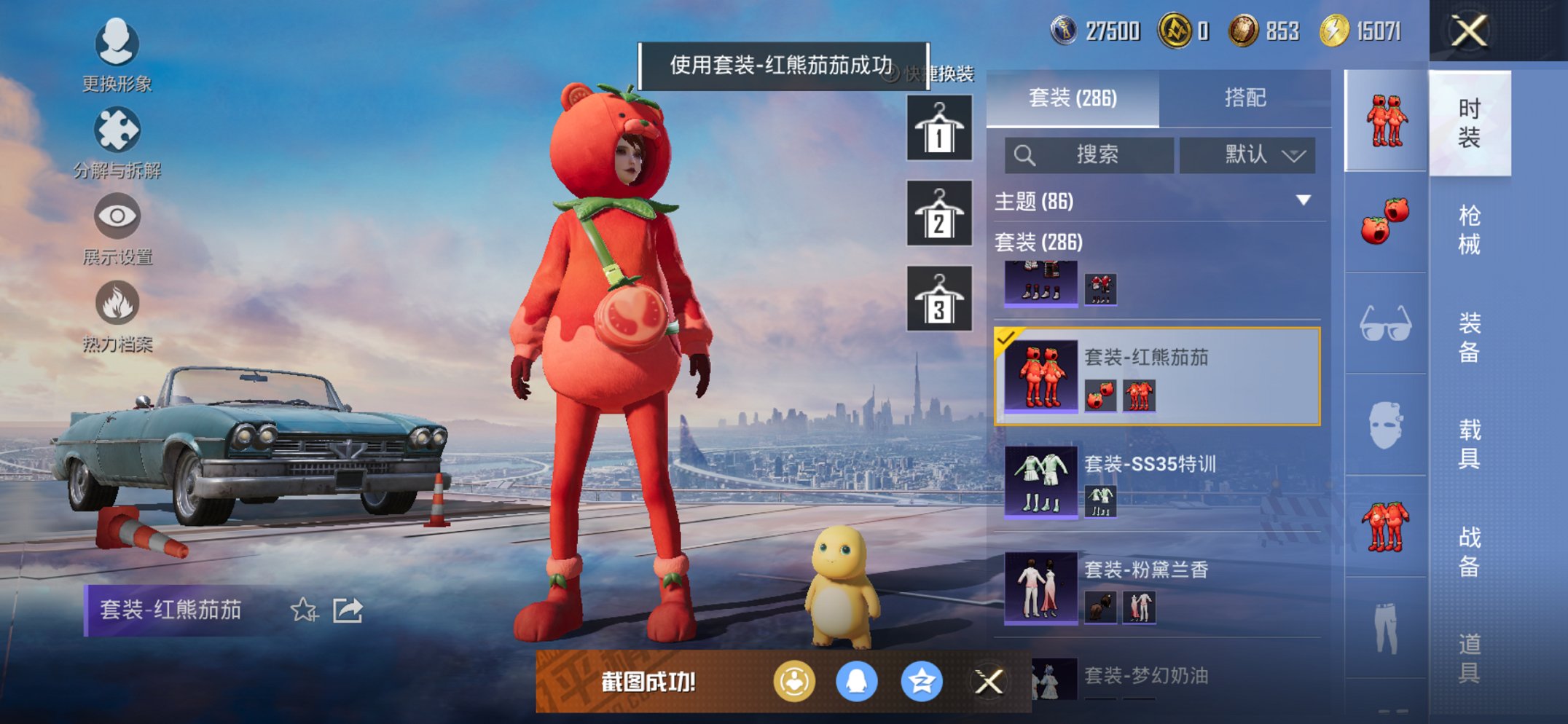Screen dimensions: 1568x724
Task: Open the 默认 sorting dropdown
Action: 1247,155
